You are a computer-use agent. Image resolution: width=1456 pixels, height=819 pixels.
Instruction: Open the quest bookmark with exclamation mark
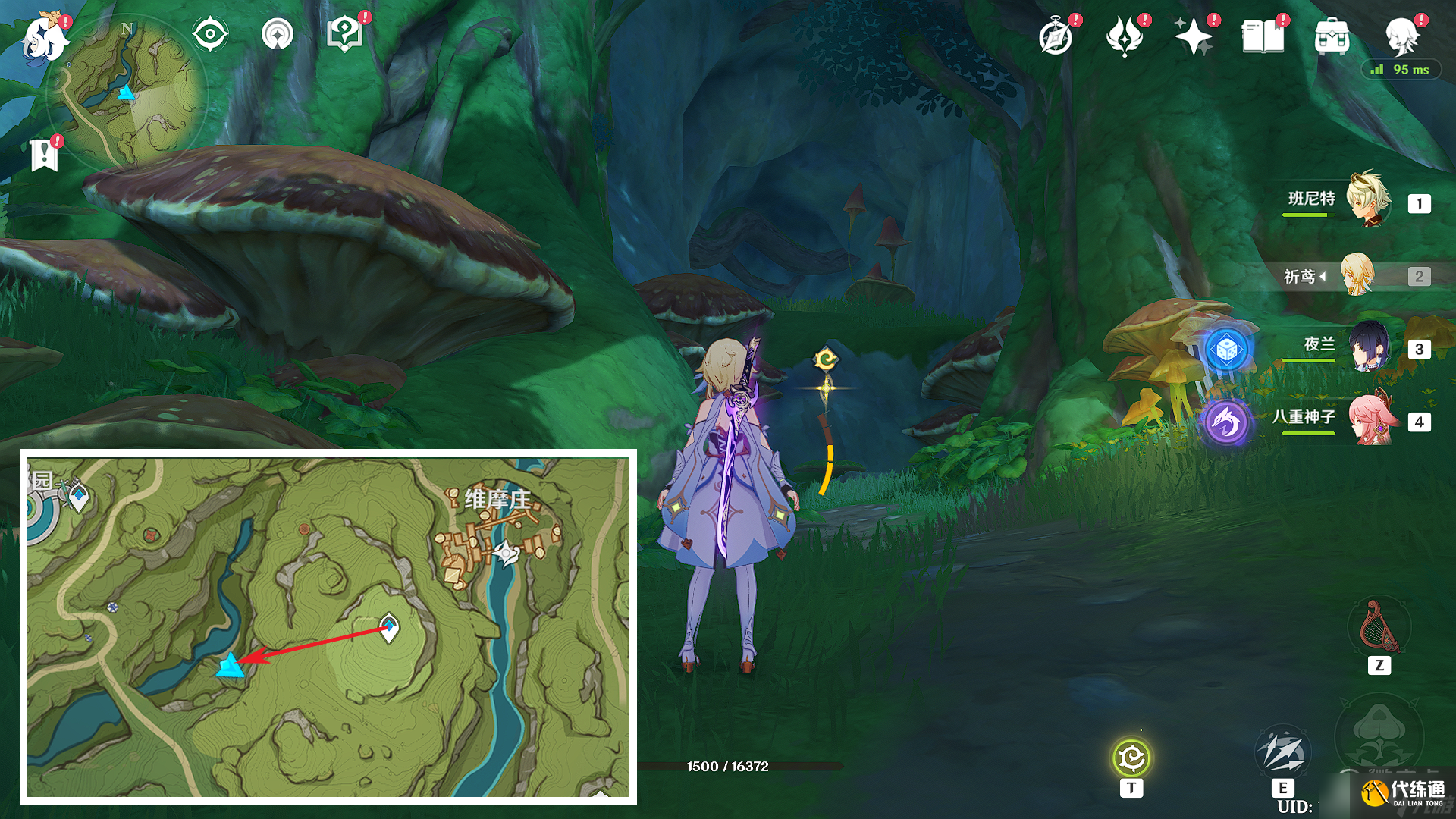pyautogui.click(x=45, y=155)
